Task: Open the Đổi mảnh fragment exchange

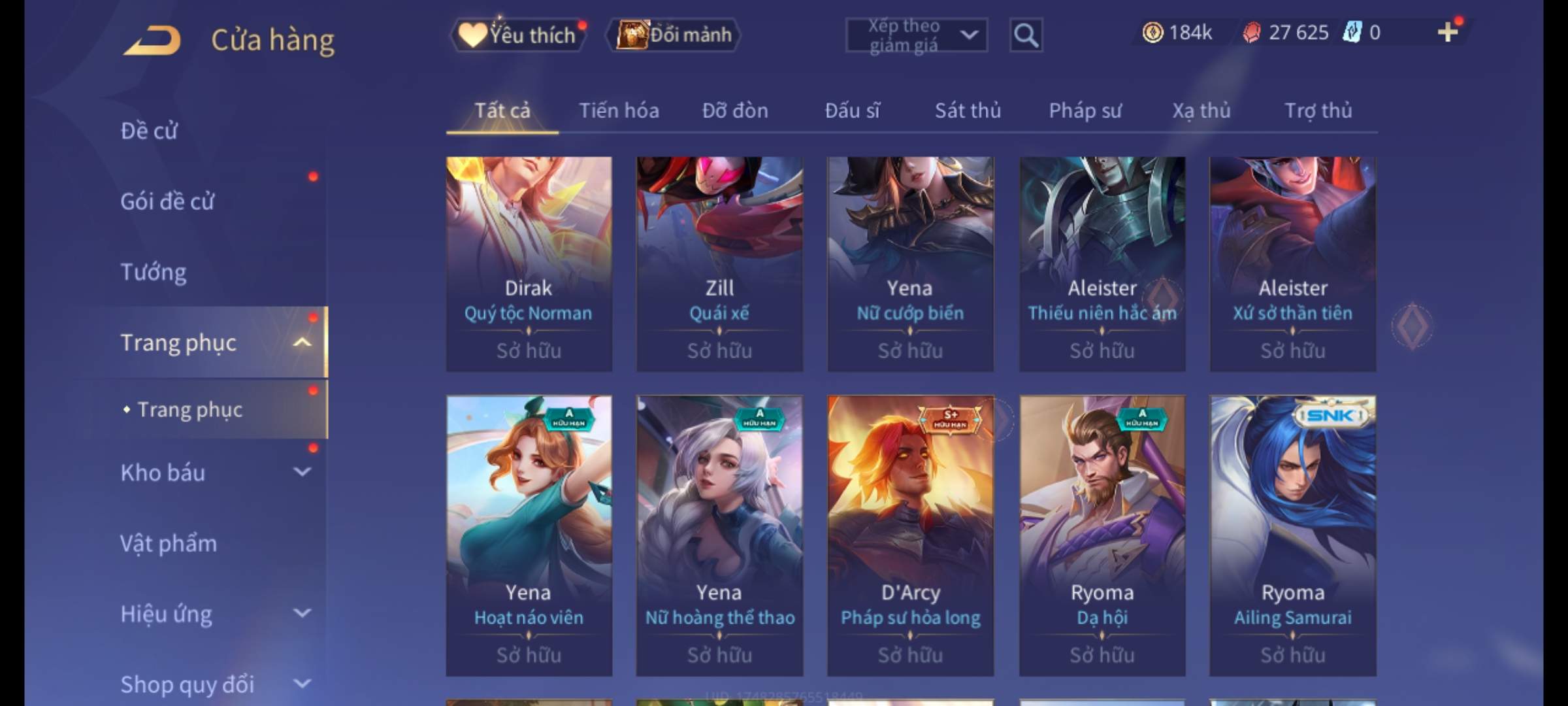Action: click(x=674, y=35)
